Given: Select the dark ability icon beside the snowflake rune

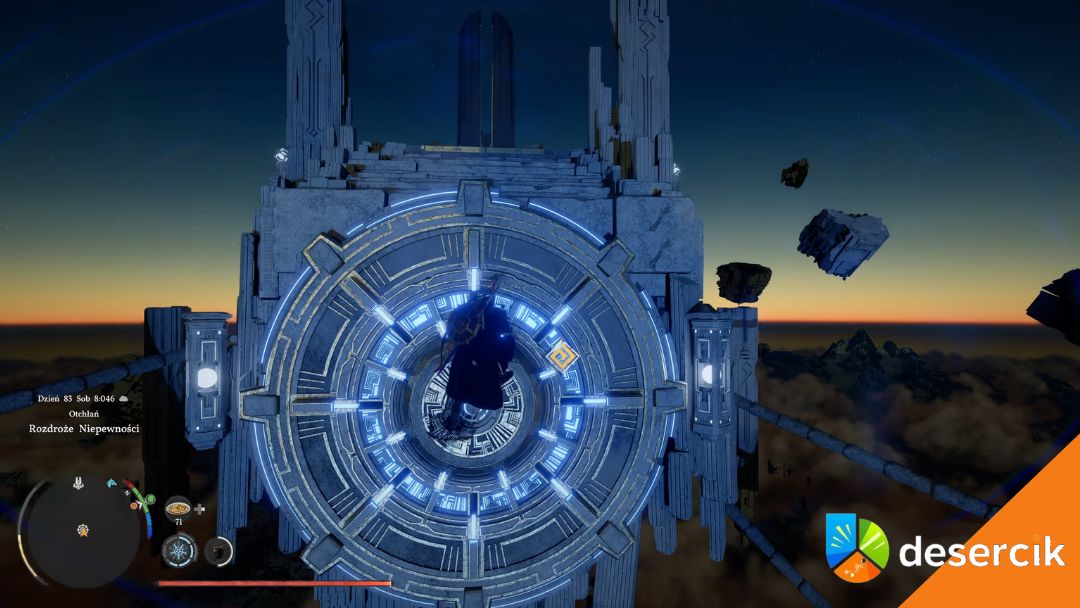Looking at the screenshot, I should click(218, 550).
